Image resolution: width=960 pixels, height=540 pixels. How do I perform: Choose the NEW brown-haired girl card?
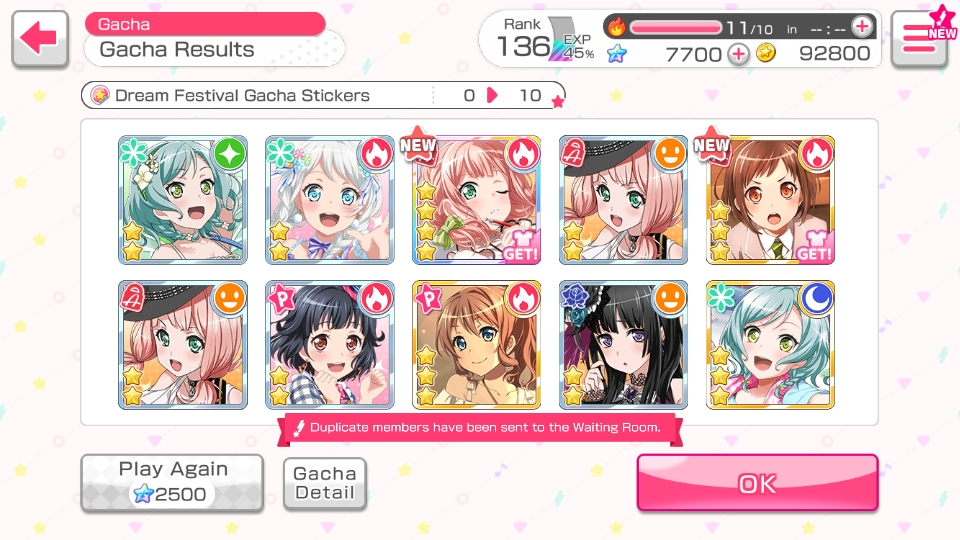click(x=771, y=200)
